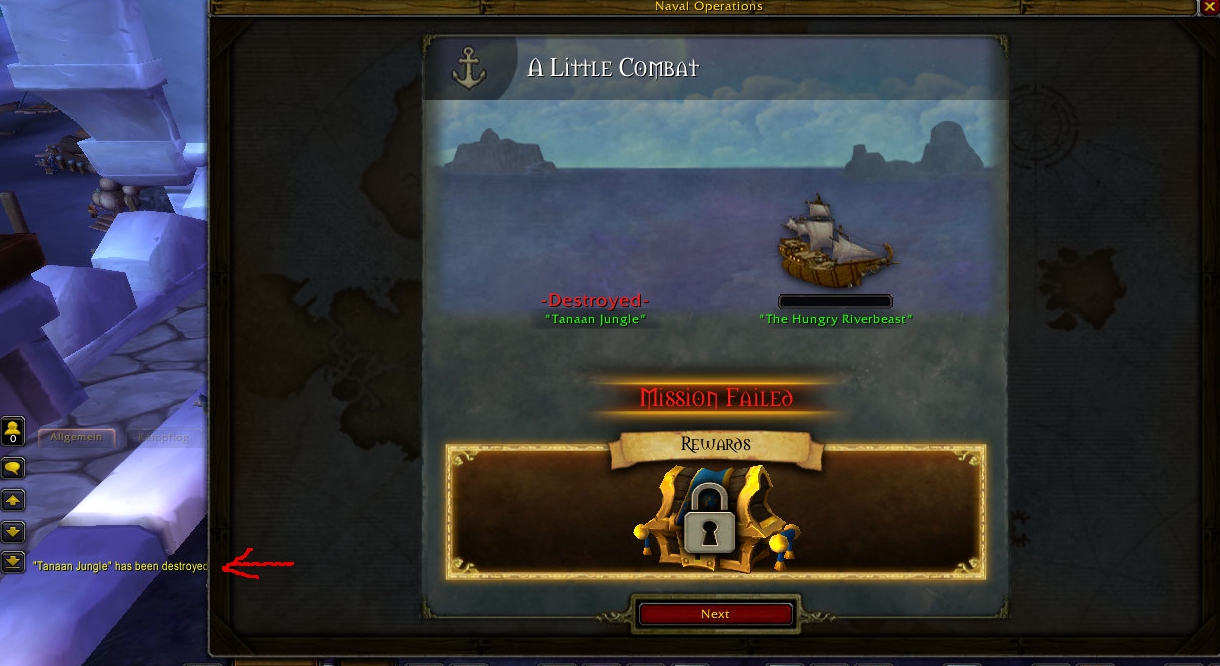This screenshot has width=1220, height=666.
Task: Click the chat up arrow button
Action: pos(13,499)
